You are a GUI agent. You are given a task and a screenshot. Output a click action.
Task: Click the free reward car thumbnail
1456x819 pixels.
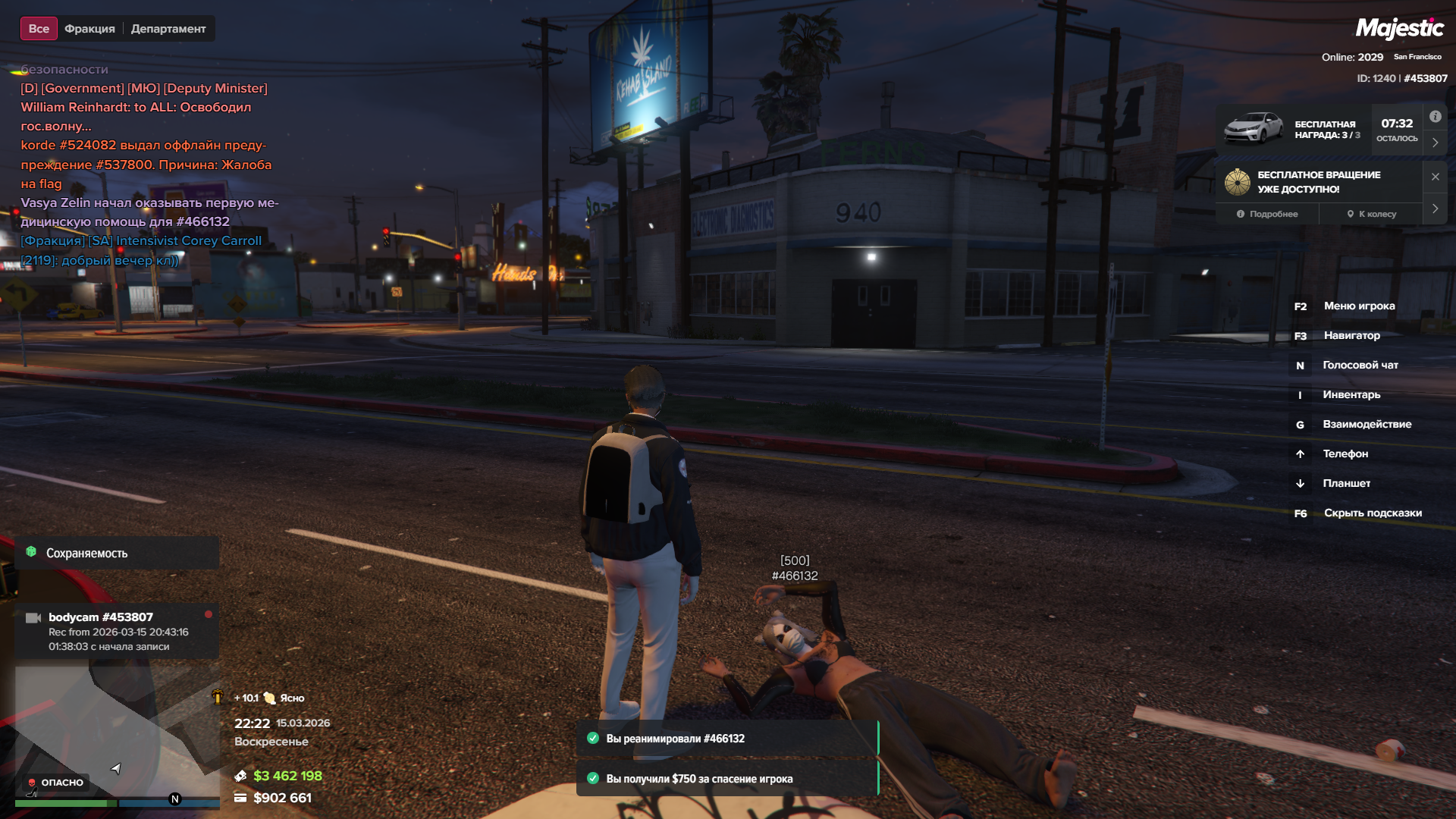[x=1254, y=127]
